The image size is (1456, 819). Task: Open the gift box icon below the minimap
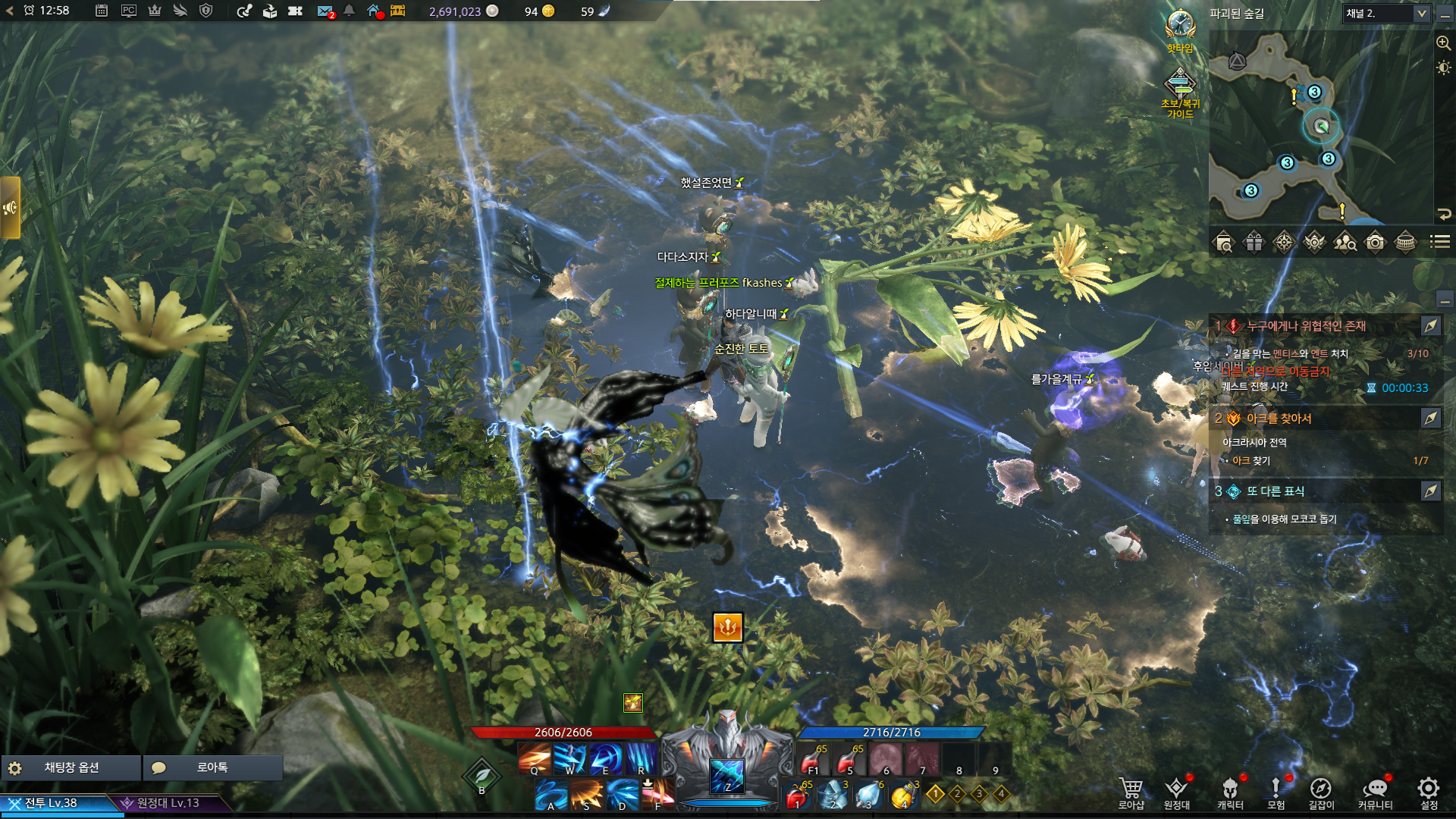(1254, 242)
